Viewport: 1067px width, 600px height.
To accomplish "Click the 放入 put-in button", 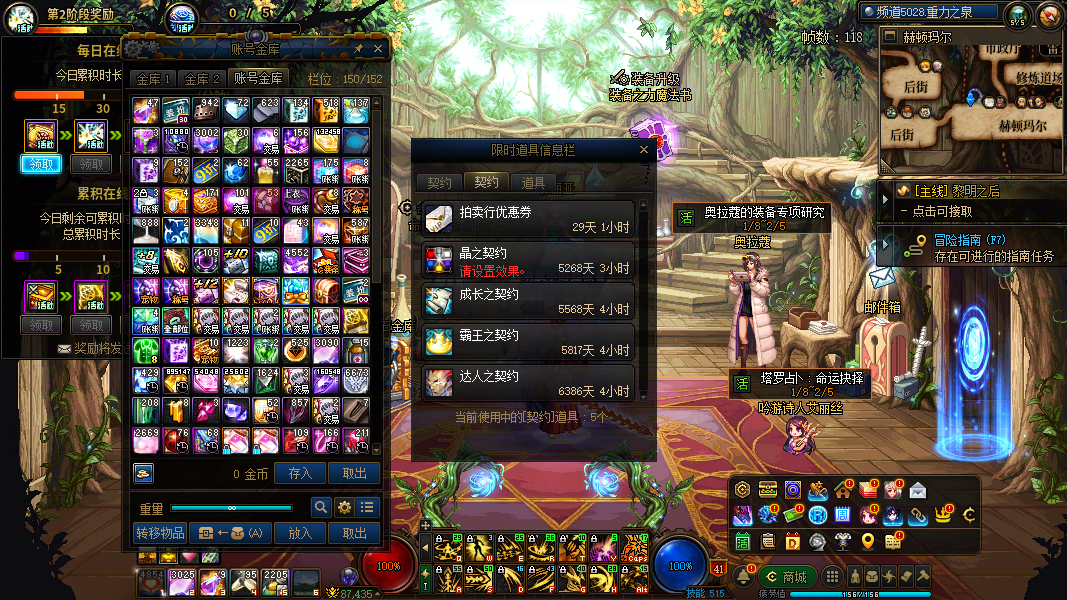I will click(300, 533).
